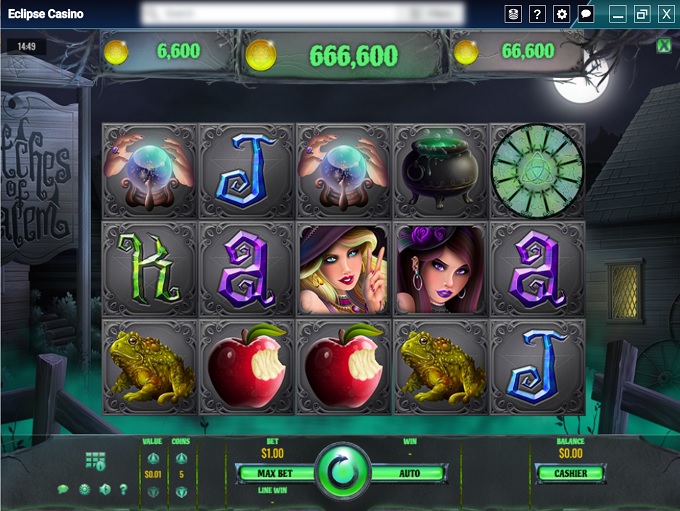Decrease the coin VALUE with the down arrow
Image resolution: width=680 pixels, height=511 pixels.
153,491
